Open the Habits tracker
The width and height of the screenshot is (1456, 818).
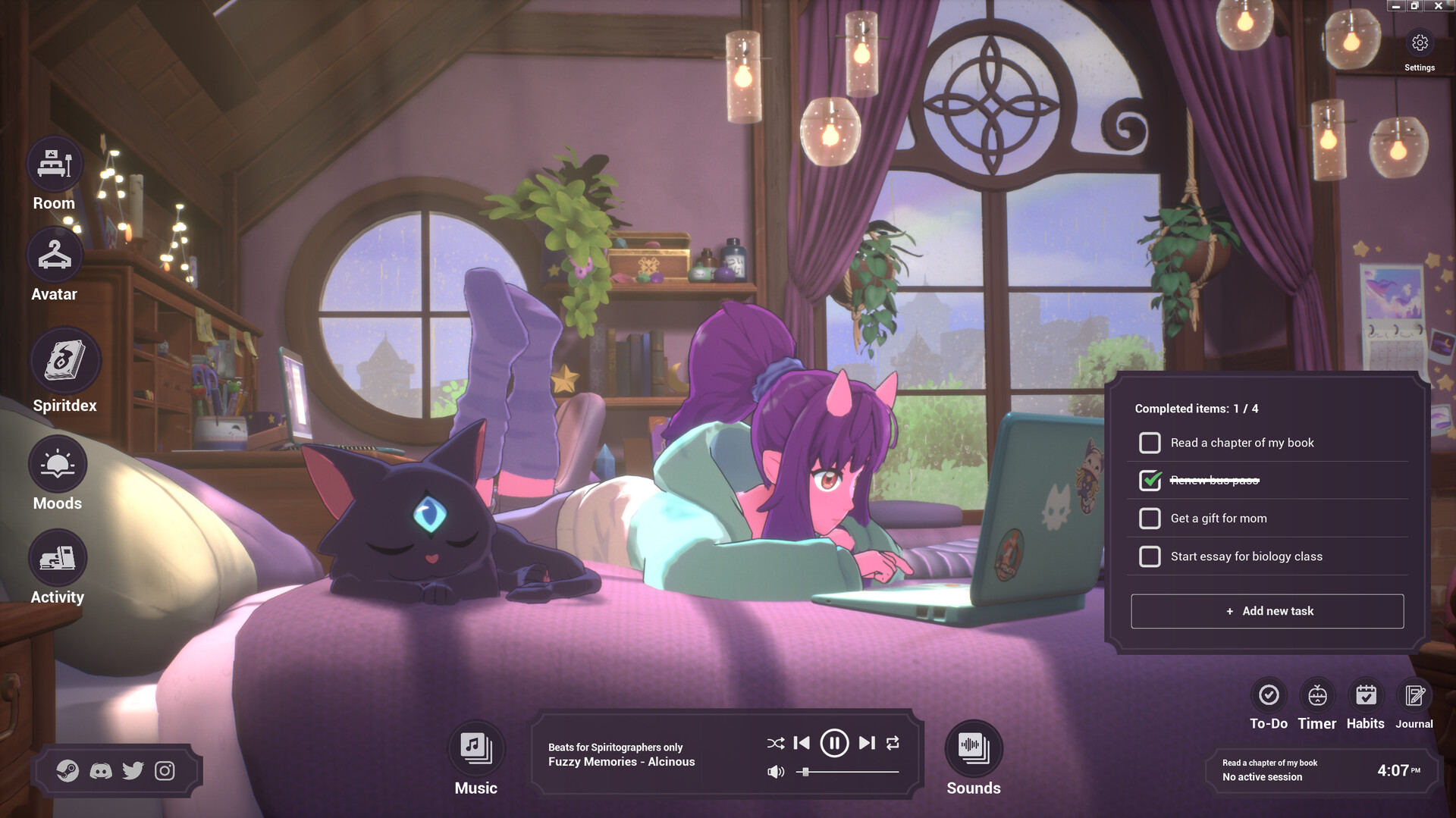coord(1365,694)
